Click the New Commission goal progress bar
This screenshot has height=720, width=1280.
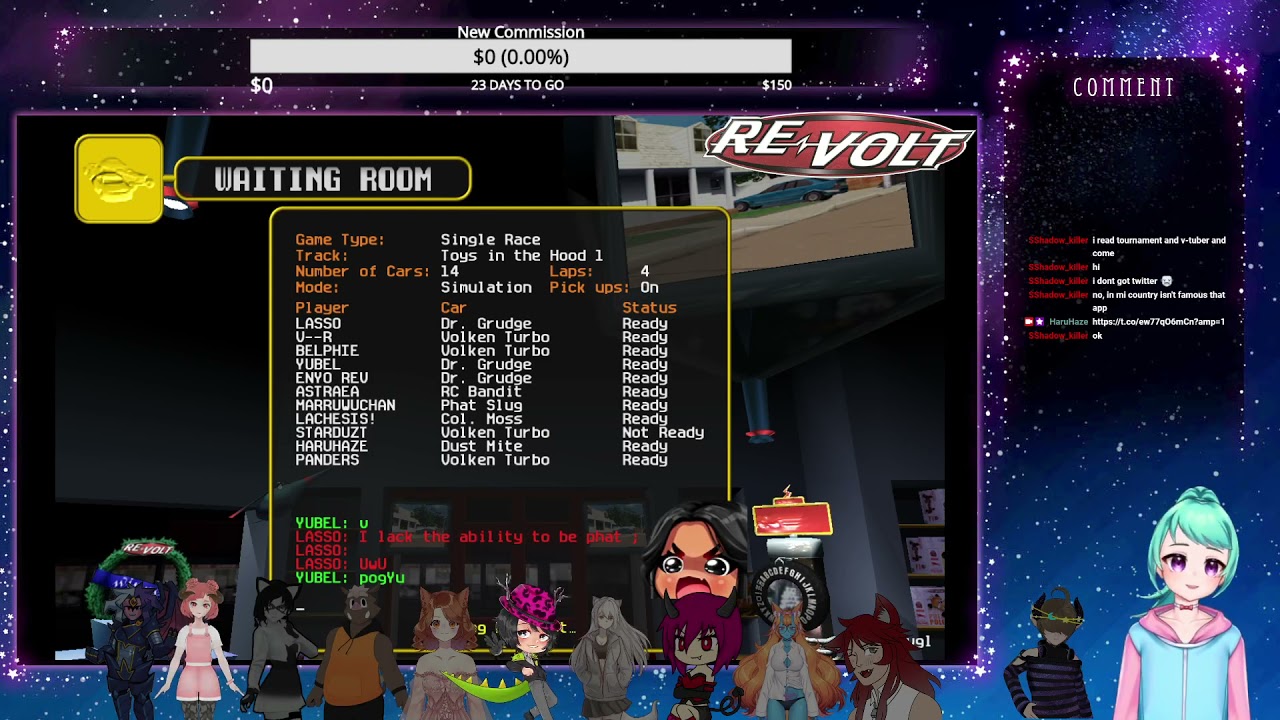520,57
